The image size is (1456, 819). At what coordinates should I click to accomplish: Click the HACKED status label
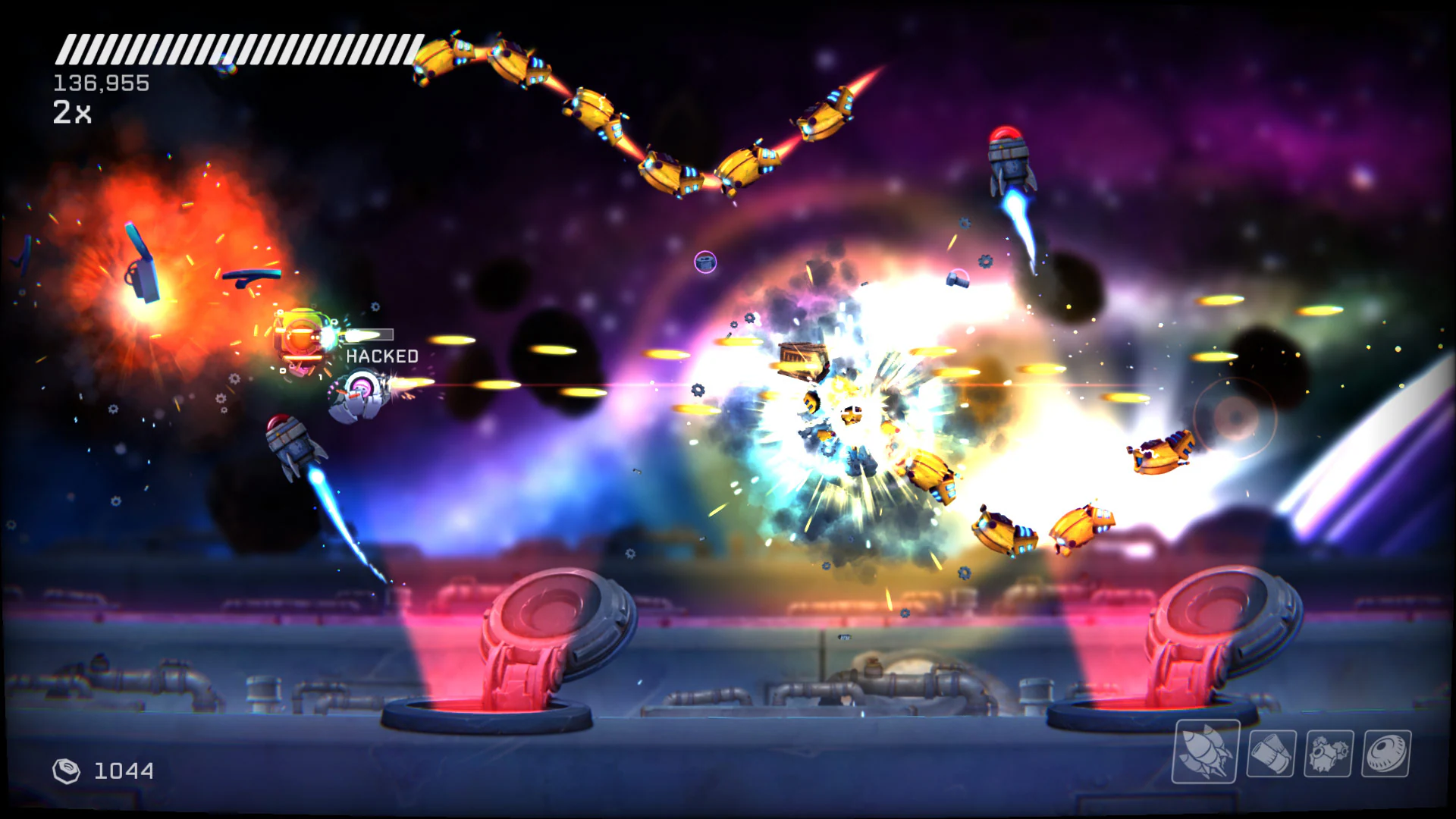pos(381,355)
